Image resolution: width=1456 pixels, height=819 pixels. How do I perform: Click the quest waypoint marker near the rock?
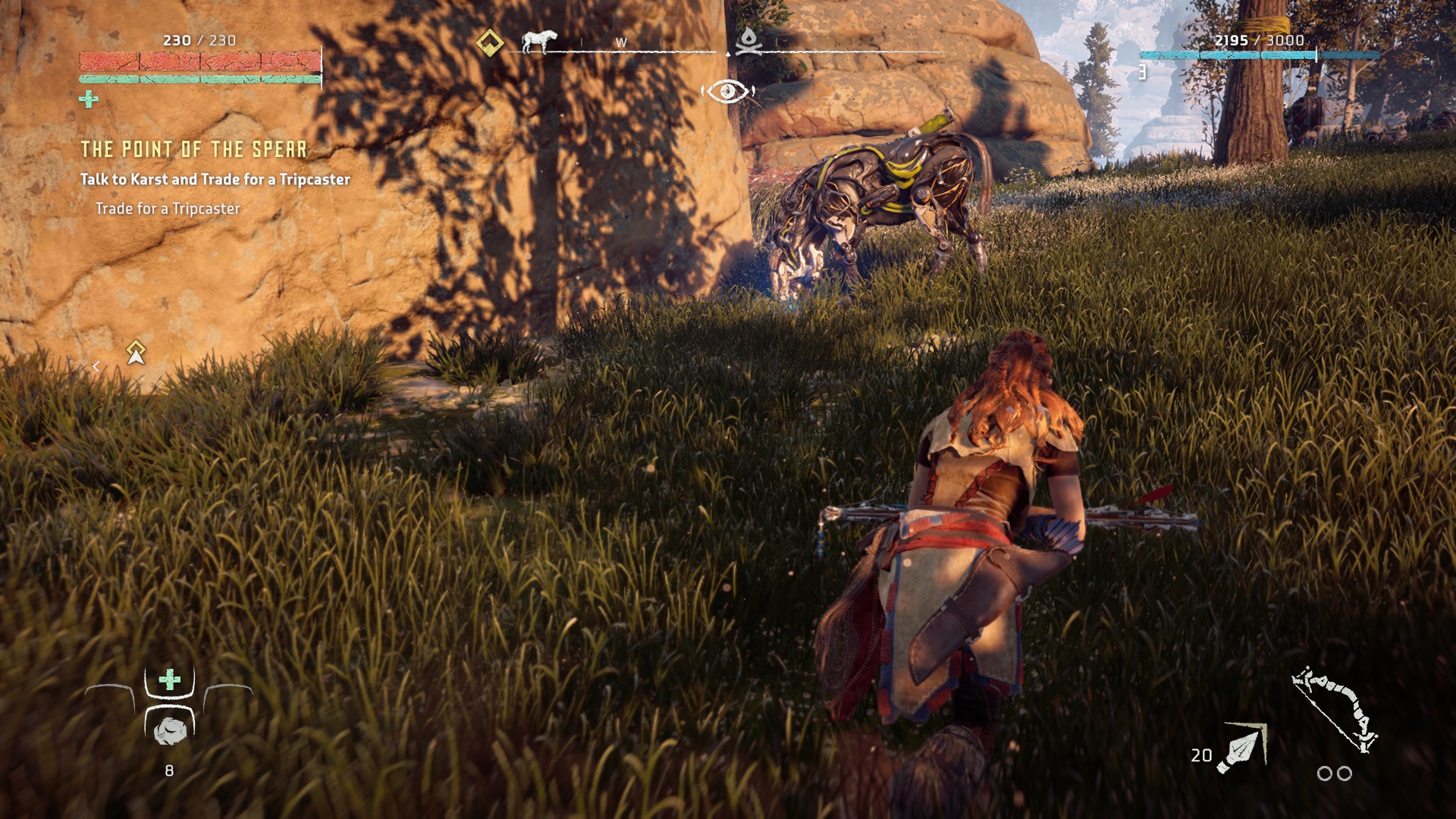(136, 353)
